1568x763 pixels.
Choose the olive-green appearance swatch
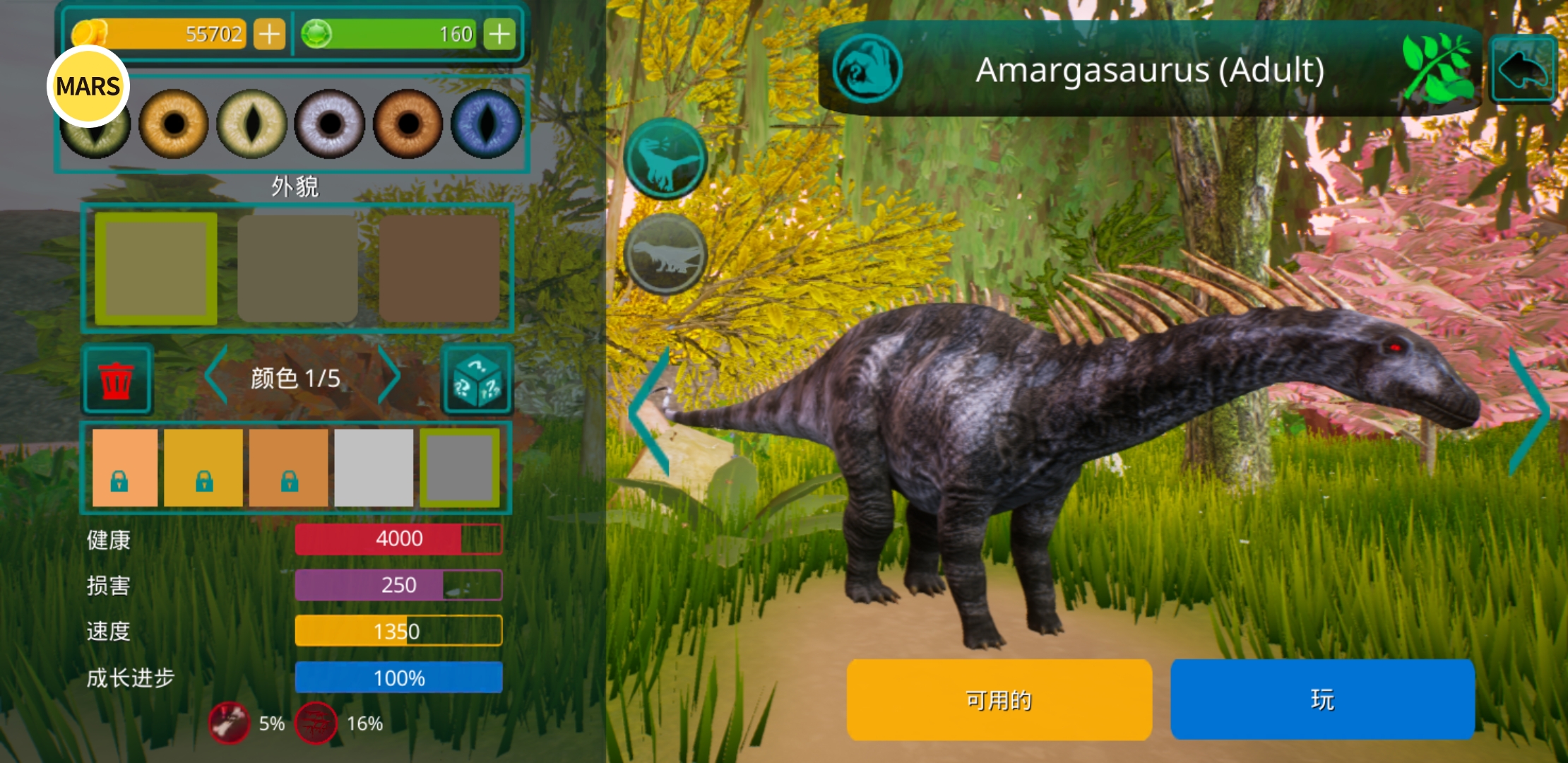[x=156, y=268]
